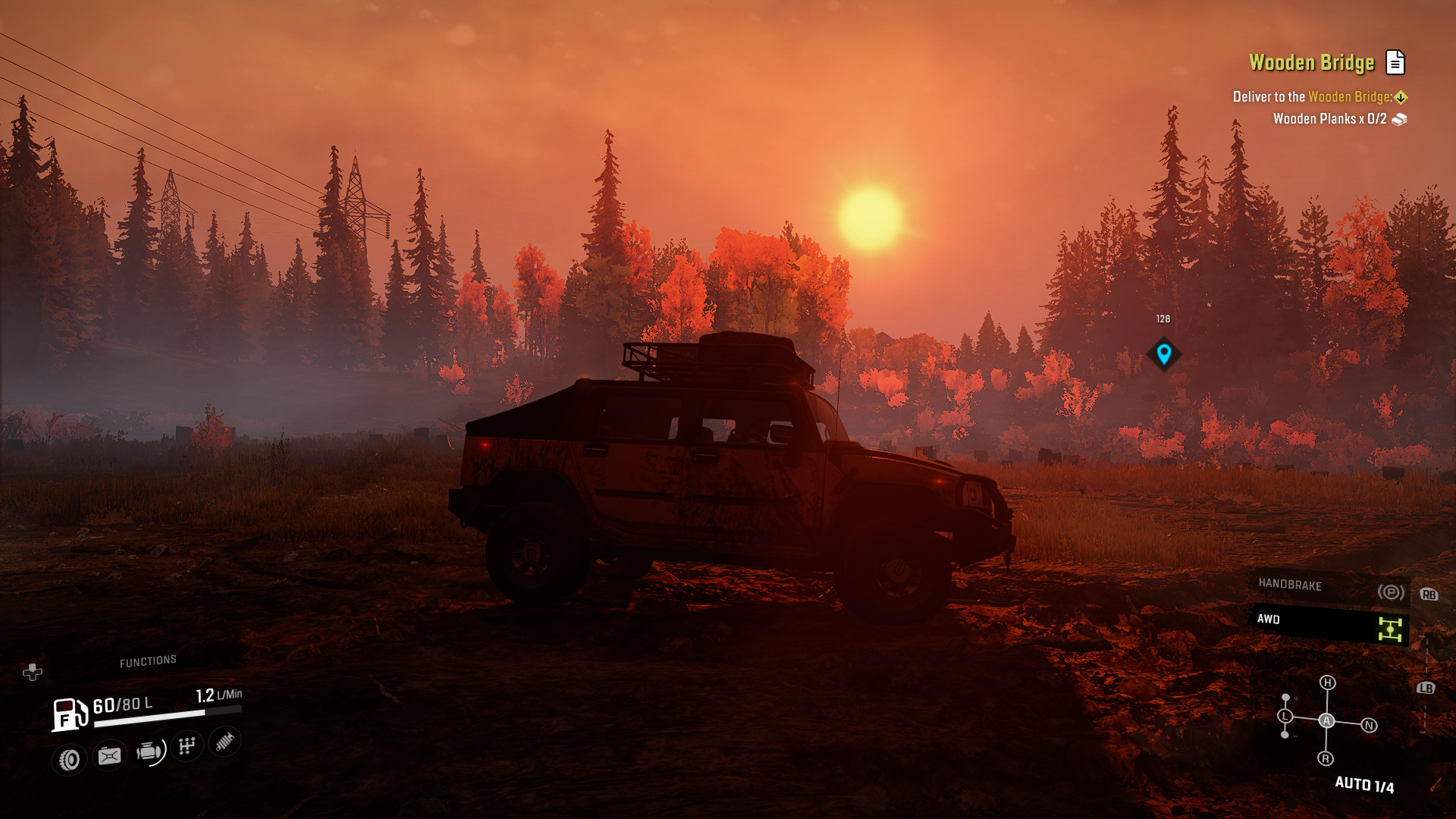Shift the gearbox to Low gear (L)
This screenshot has height=819, width=1456.
(1285, 716)
